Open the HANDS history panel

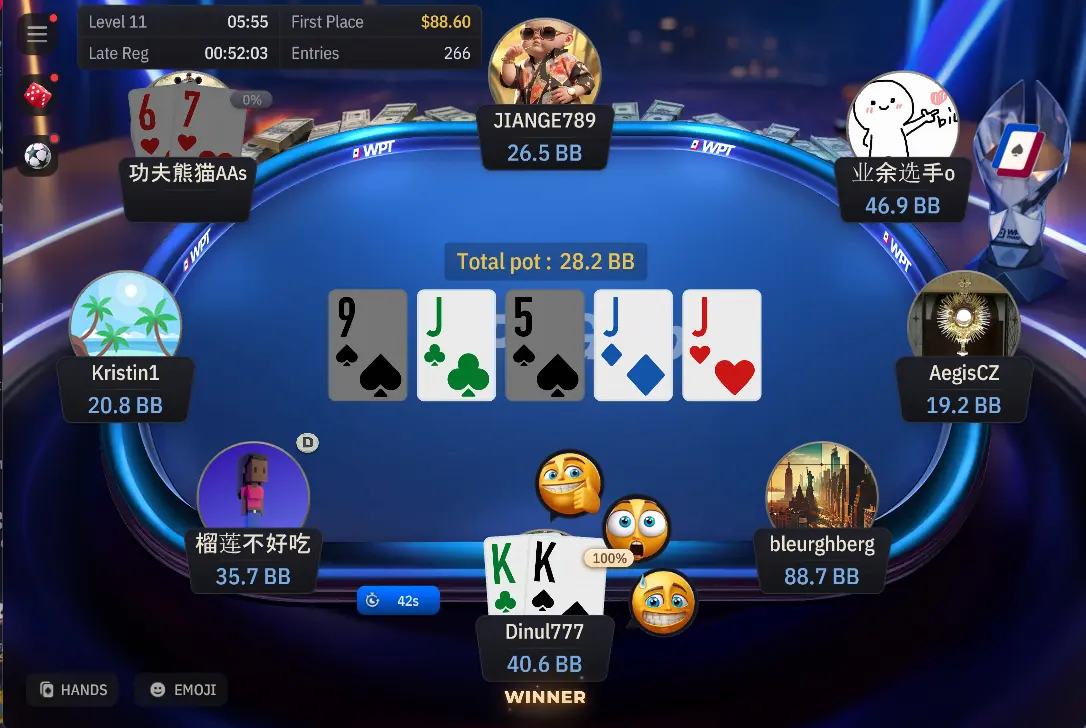coord(73,690)
